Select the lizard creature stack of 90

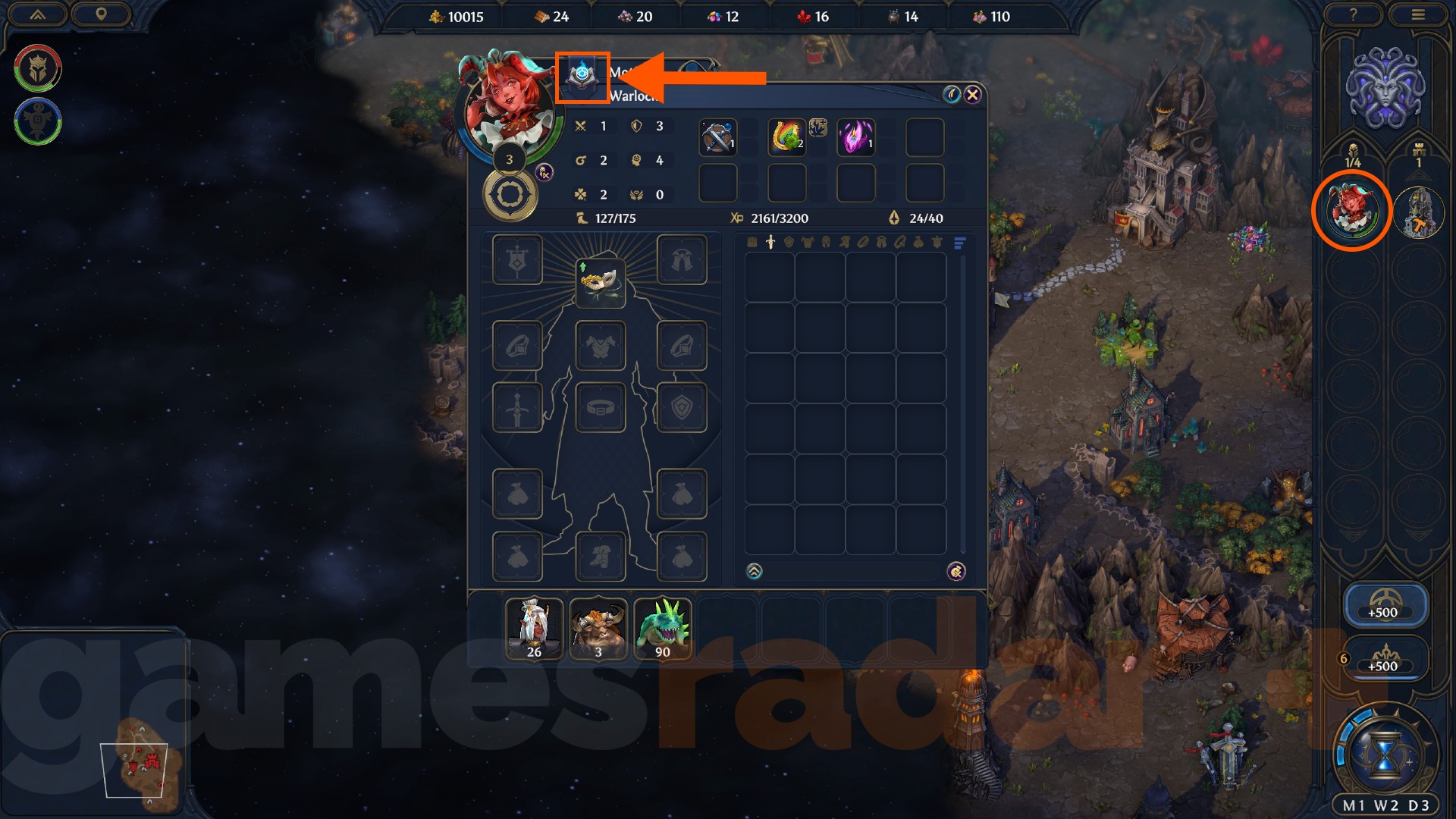tap(662, 628)
